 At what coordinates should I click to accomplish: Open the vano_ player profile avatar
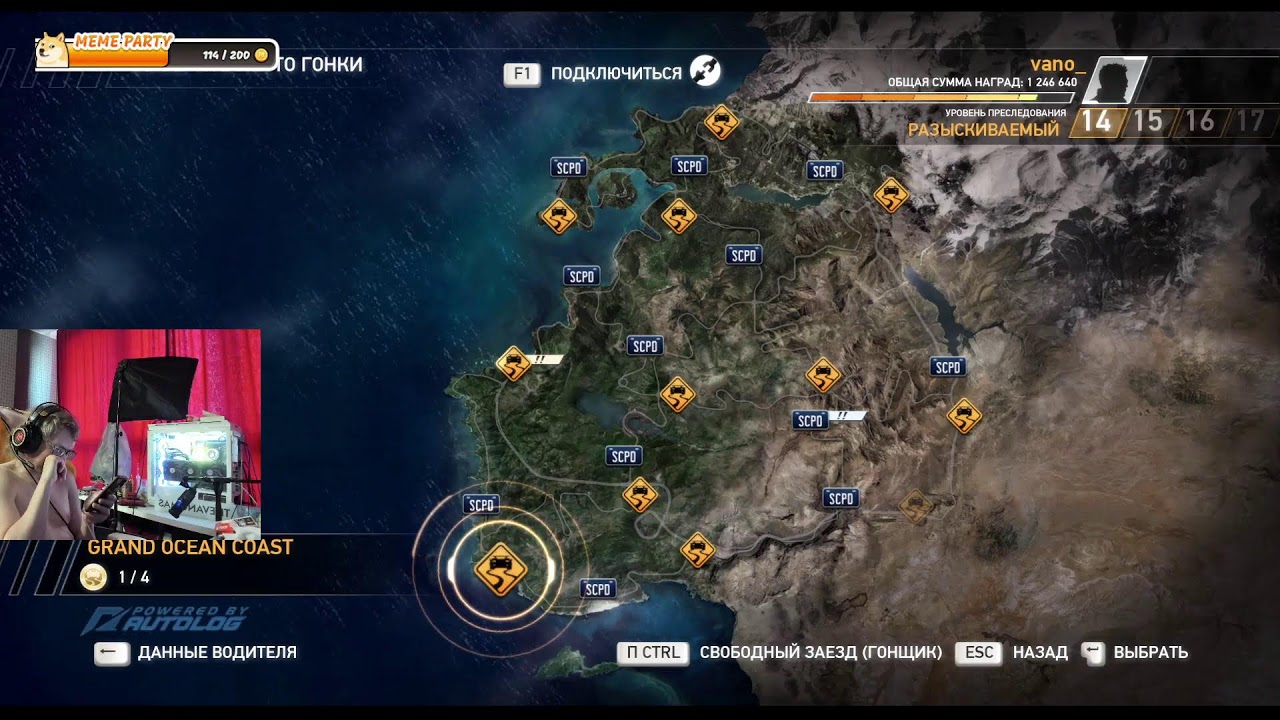(1113, 81)
